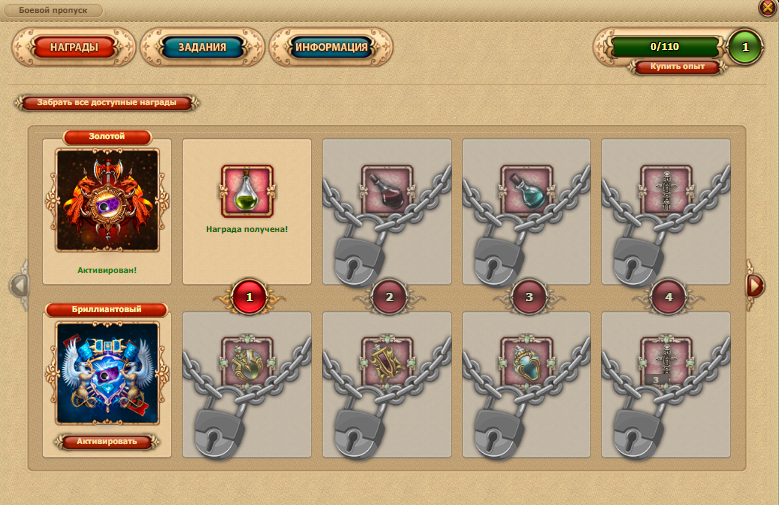Switch to the Награды tab

[x=73, y=47]
